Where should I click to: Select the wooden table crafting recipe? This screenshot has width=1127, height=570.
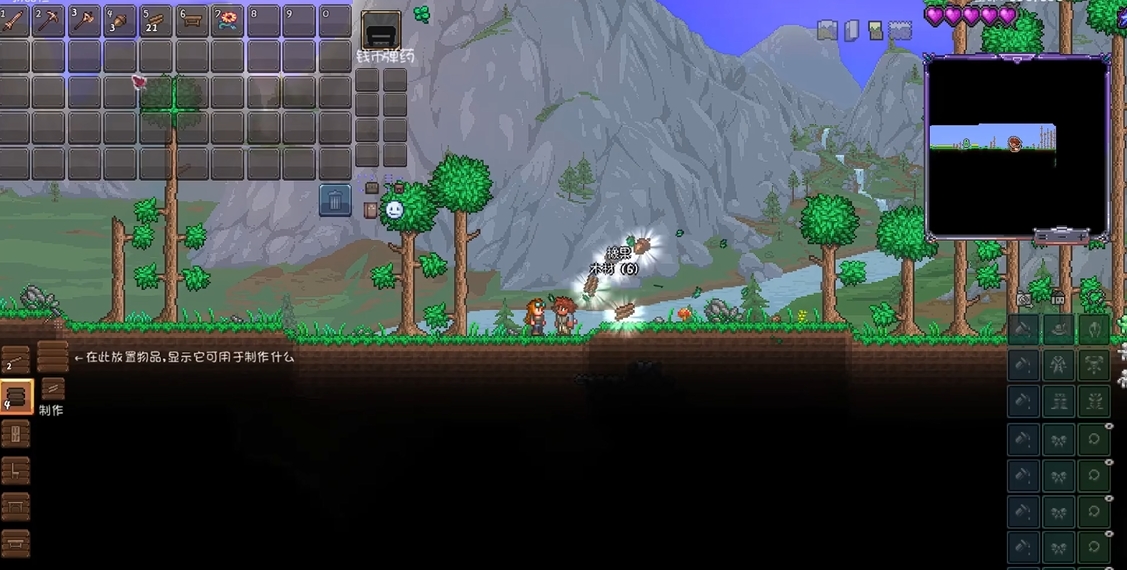16,507
